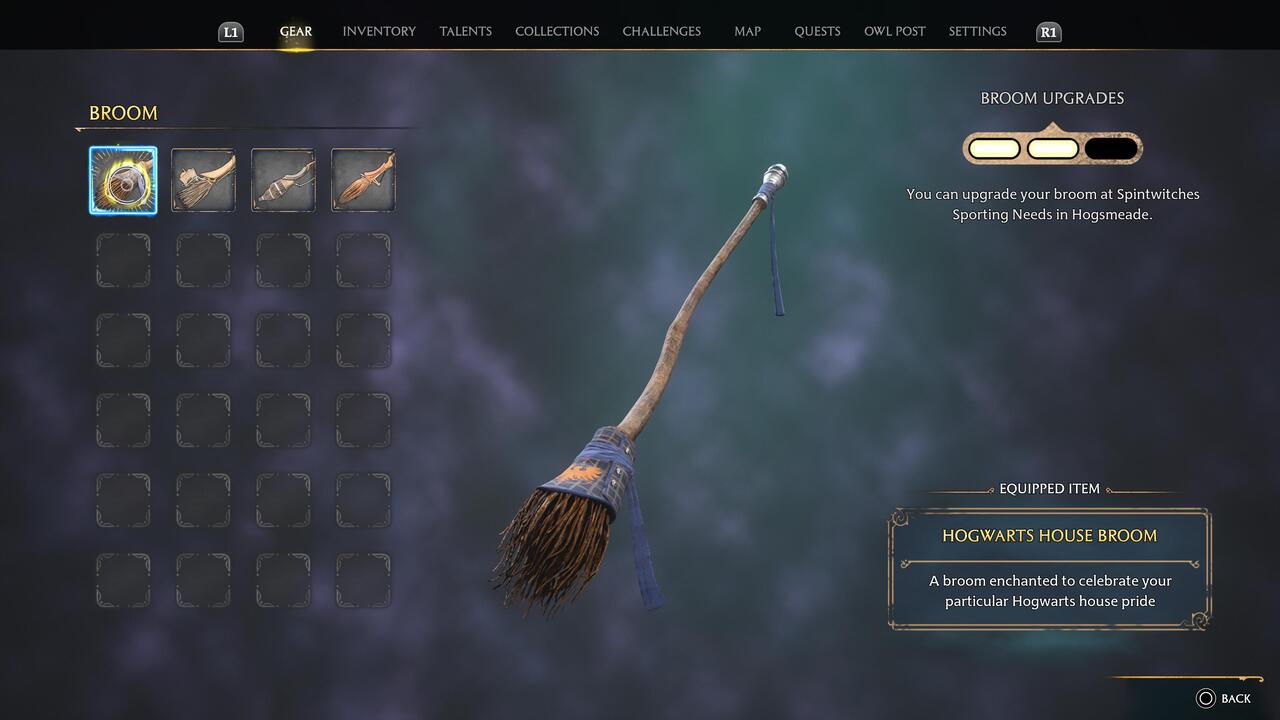This screenshot has height=720, width=1280.
Task: Click the Broom Upgrades indicator bar
Action: point(1051,147)
